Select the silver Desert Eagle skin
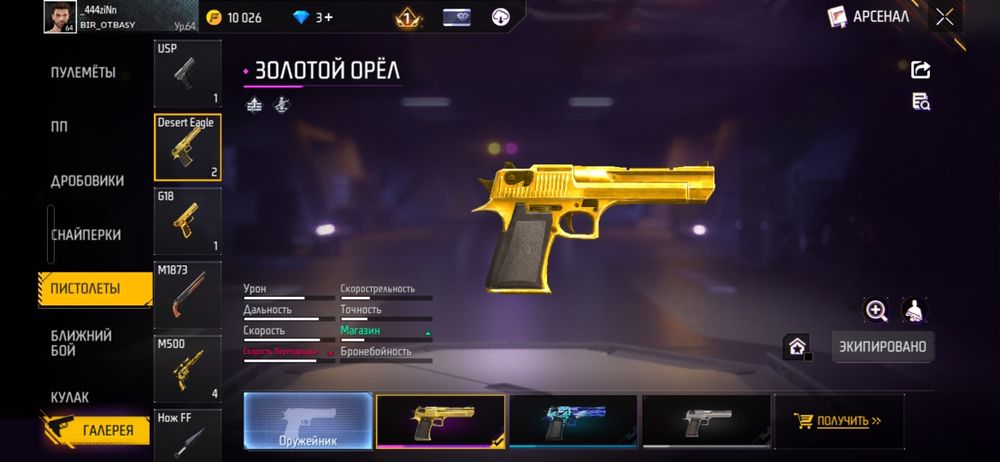The image size is (1000, 462). [x=706, y=421]
